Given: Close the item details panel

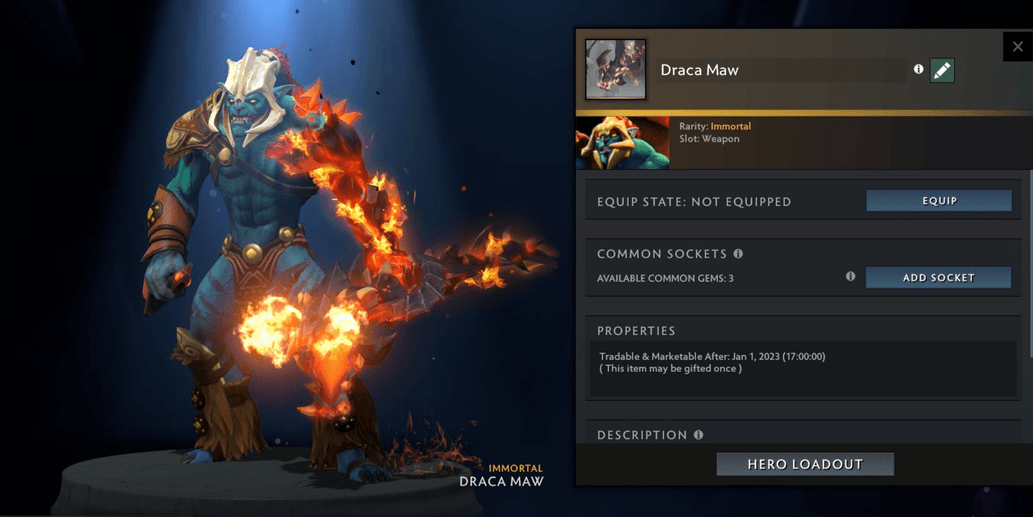Looking at the screenshot, I should 1017,46.
